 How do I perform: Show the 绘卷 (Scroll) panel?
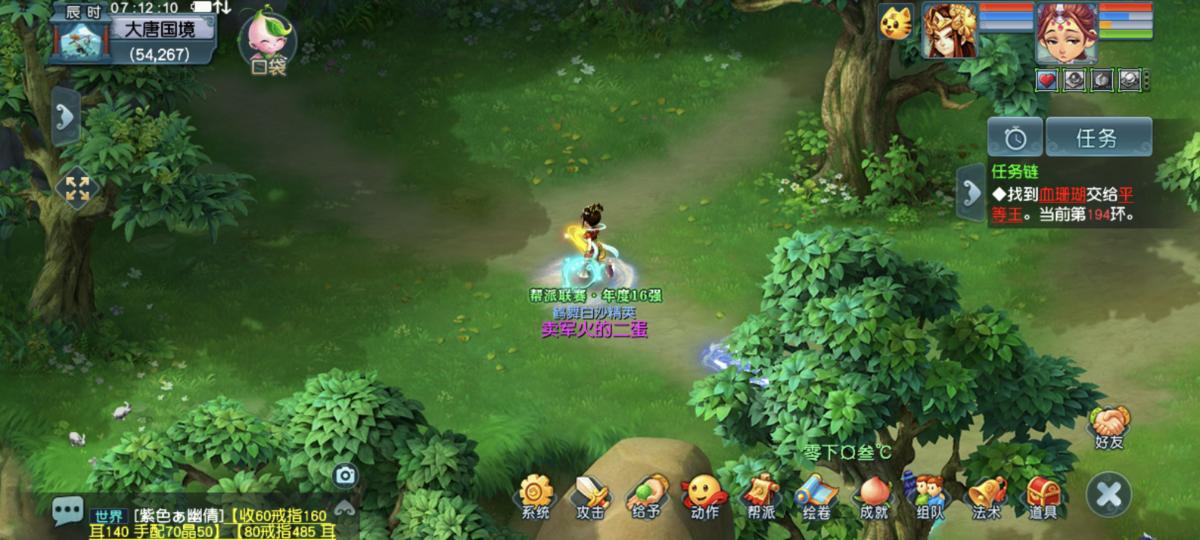(816, 495)
